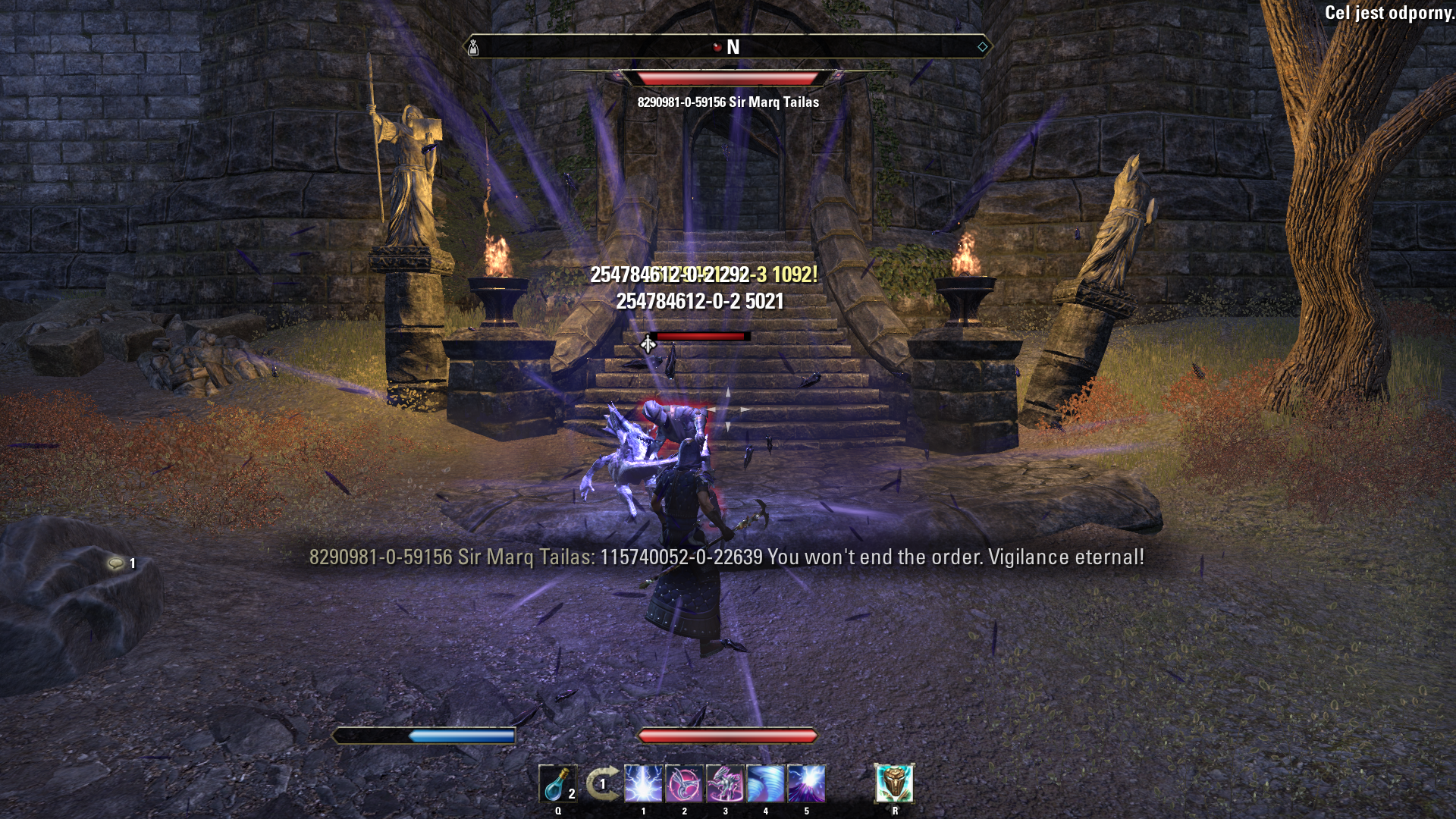Activate the lightning burst ability
The height and width of the screenshot is (819, 1456).
[x=643, y=784]
